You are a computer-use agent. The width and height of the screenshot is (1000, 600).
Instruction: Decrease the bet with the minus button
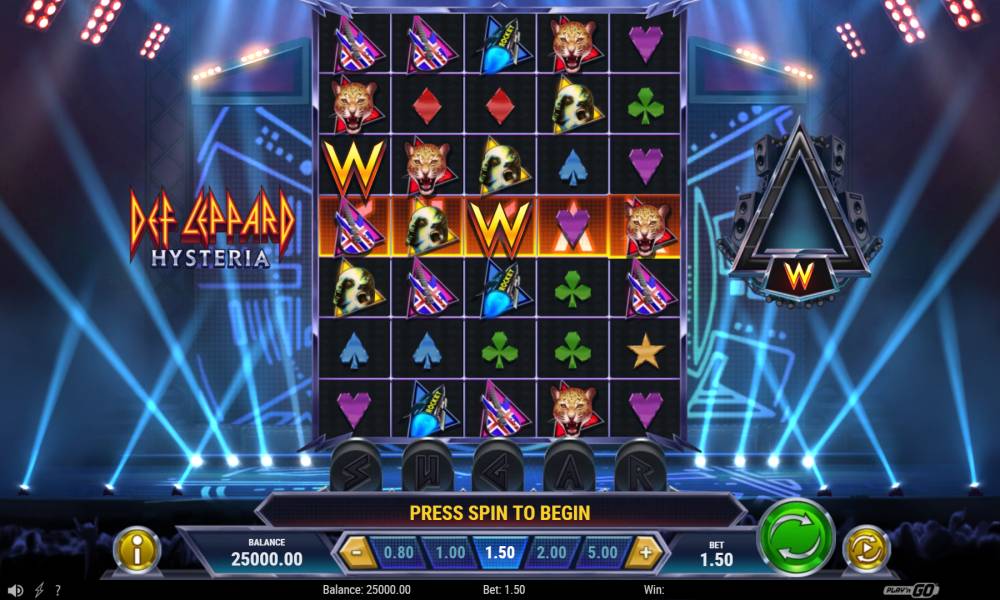coord(353,552)
